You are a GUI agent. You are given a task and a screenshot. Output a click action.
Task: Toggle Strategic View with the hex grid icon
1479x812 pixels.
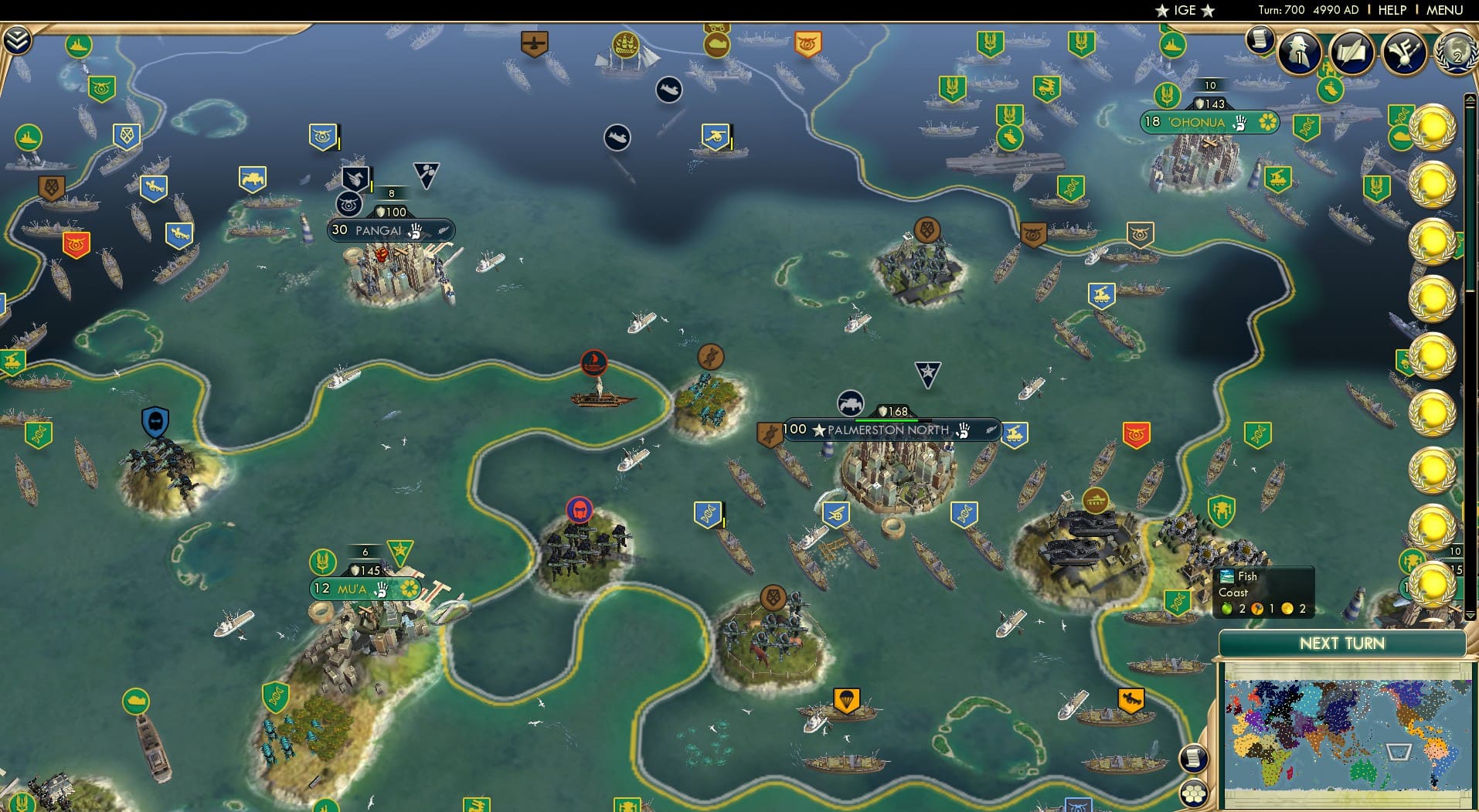[x=1194, y=793]
